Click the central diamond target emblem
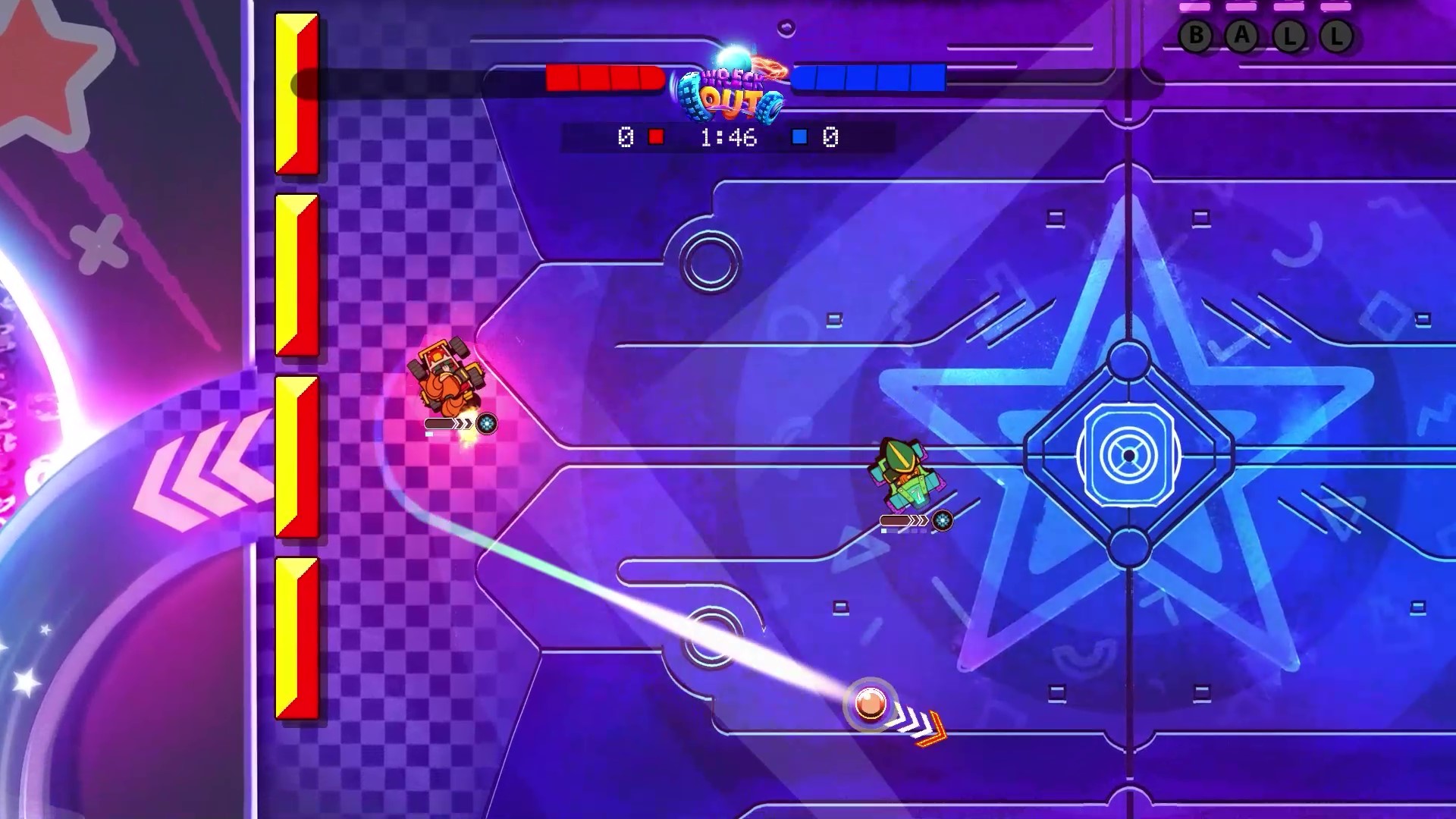The width and height of the screenshot is (1456, 819). click(x=1130, y=455)
